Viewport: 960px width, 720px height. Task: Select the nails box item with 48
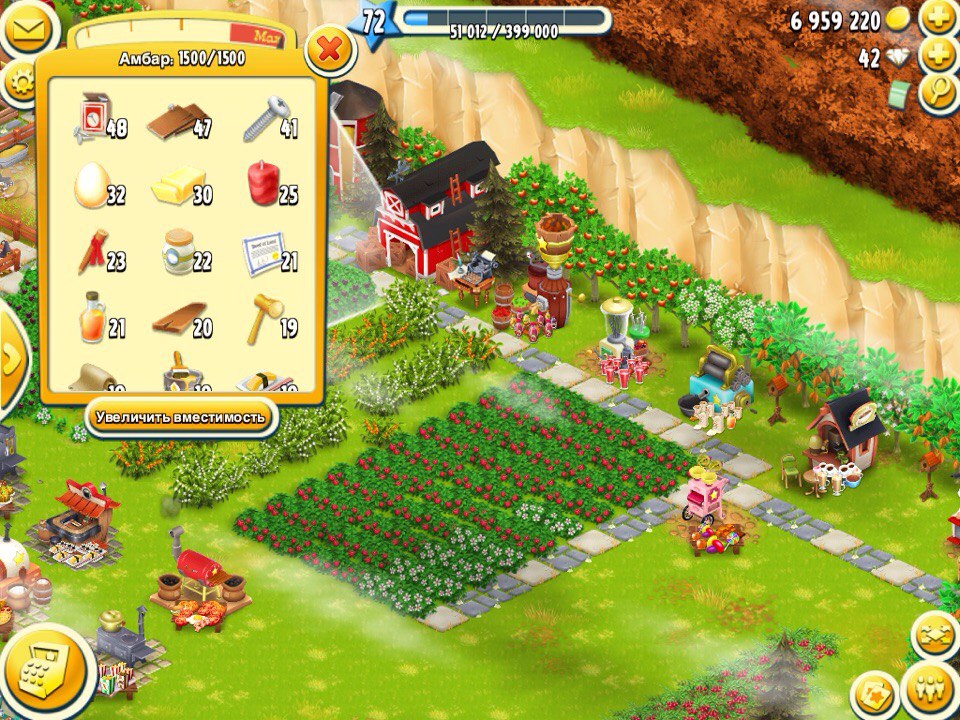(95, 119)
